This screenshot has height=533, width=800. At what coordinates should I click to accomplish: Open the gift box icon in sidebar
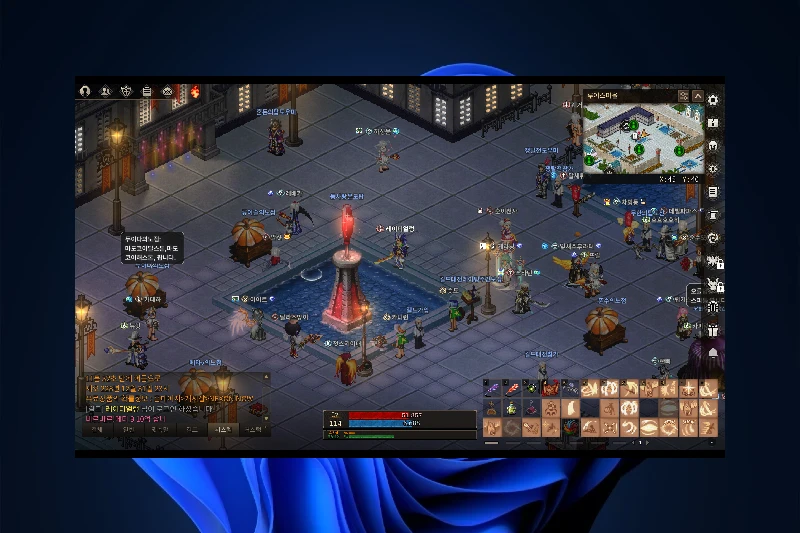(713, 330)
